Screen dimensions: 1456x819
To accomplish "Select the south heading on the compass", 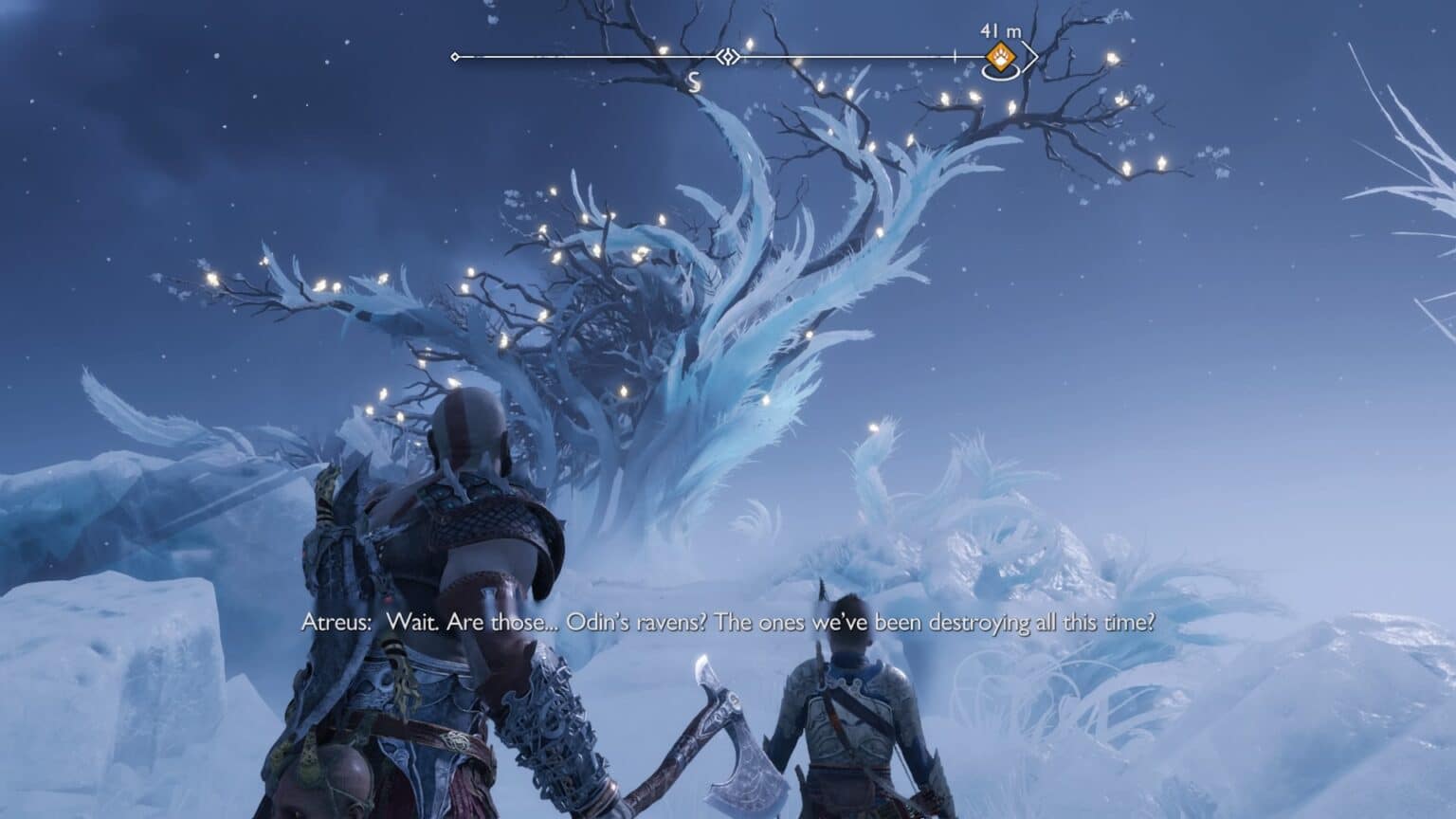I will pos(694,81).
